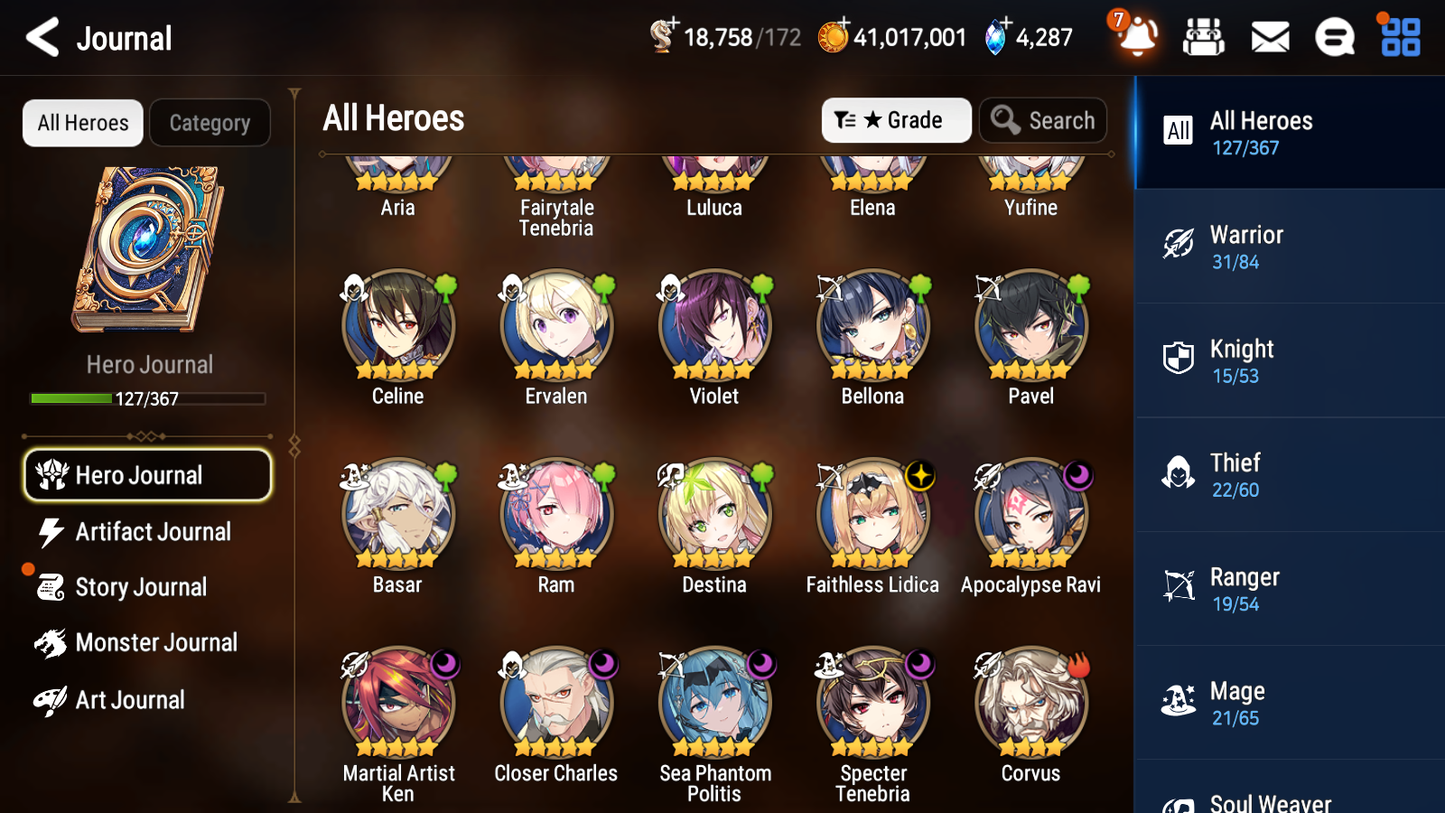Click the Hero Journal progress bar

(149, 398)
